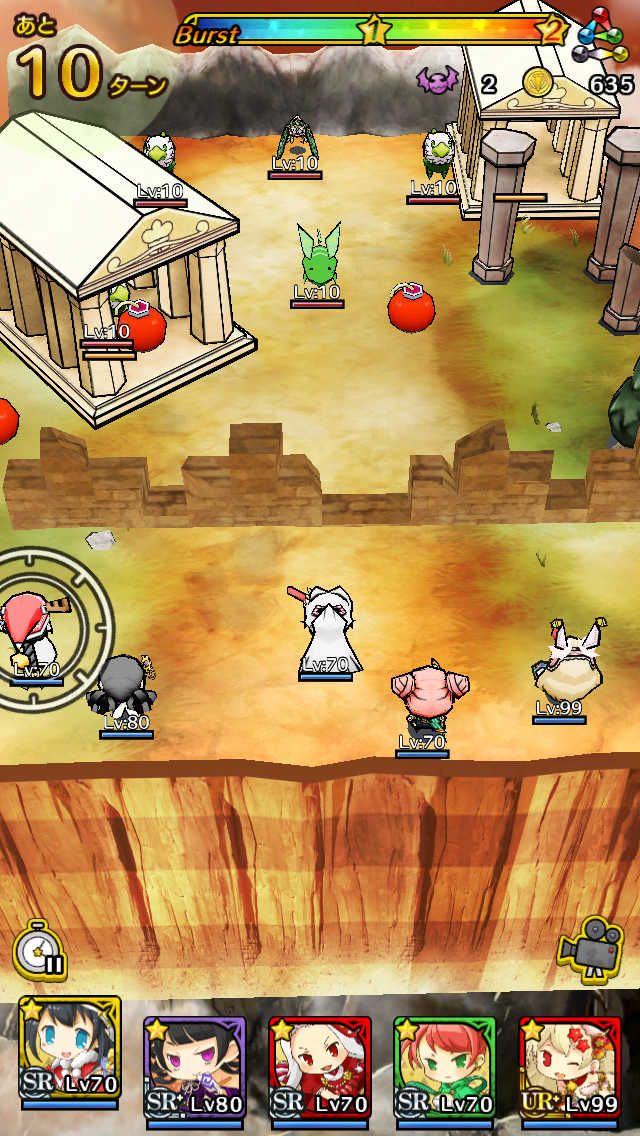Choose the UR+ Lv99 blonde character card
Image resolution: width=640 pixels, height=1136 pixels.
(569, 1063)
